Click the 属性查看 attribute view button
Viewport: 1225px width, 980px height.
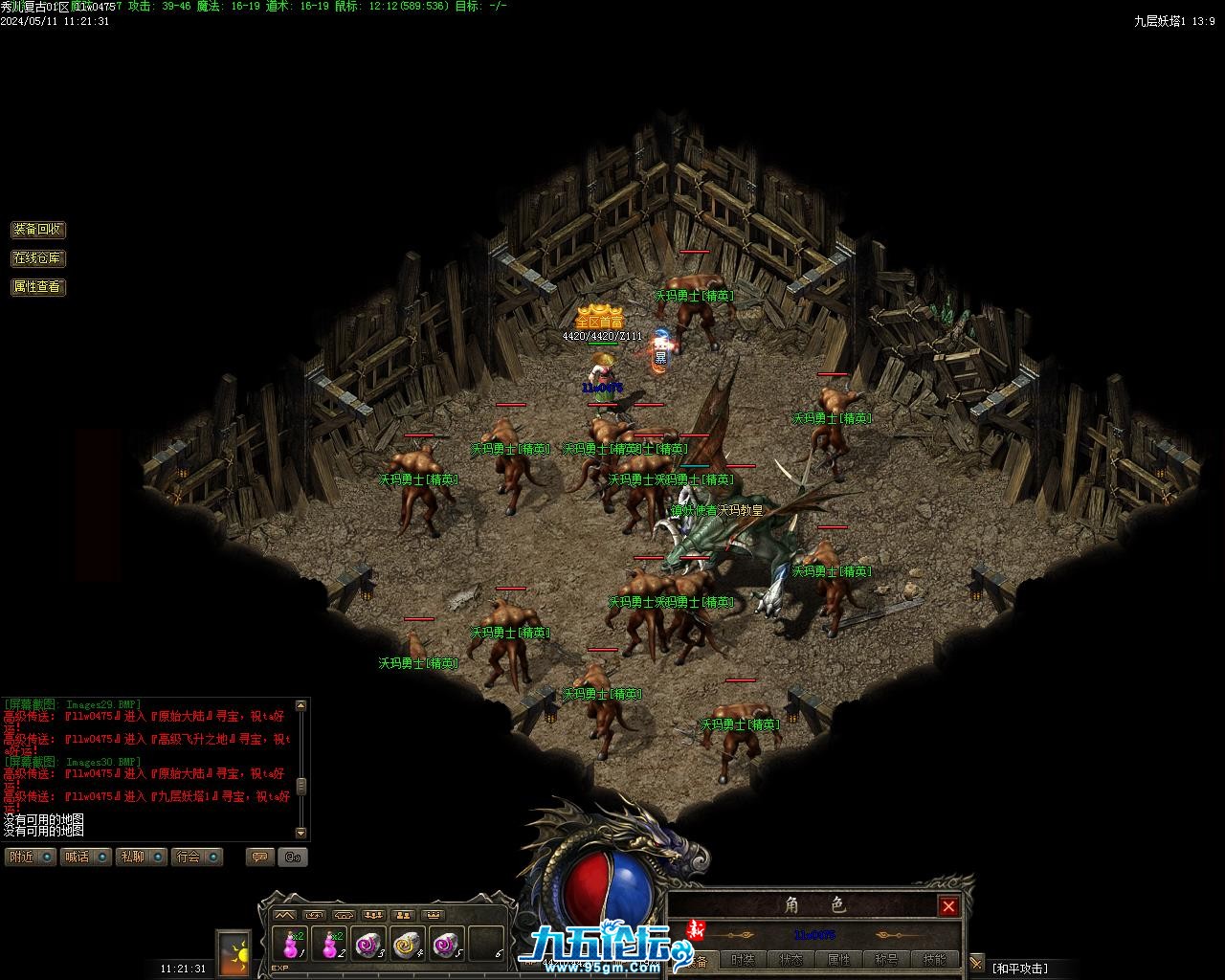pyautogui.click(x=38, y=286)
